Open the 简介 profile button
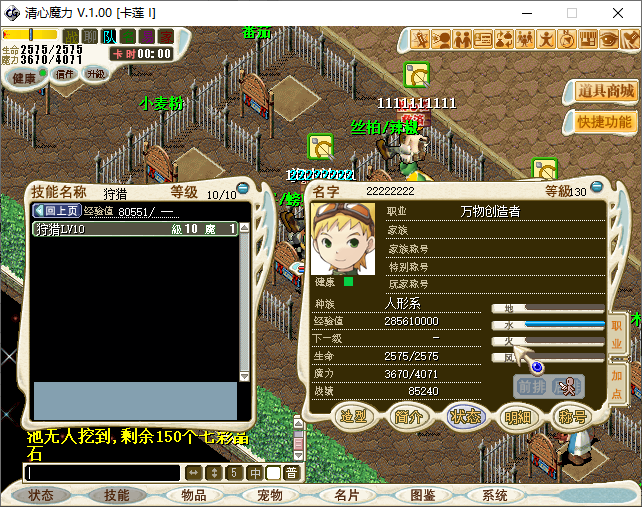642x507 pixels. pyautogui.click(x=408, y=415)
